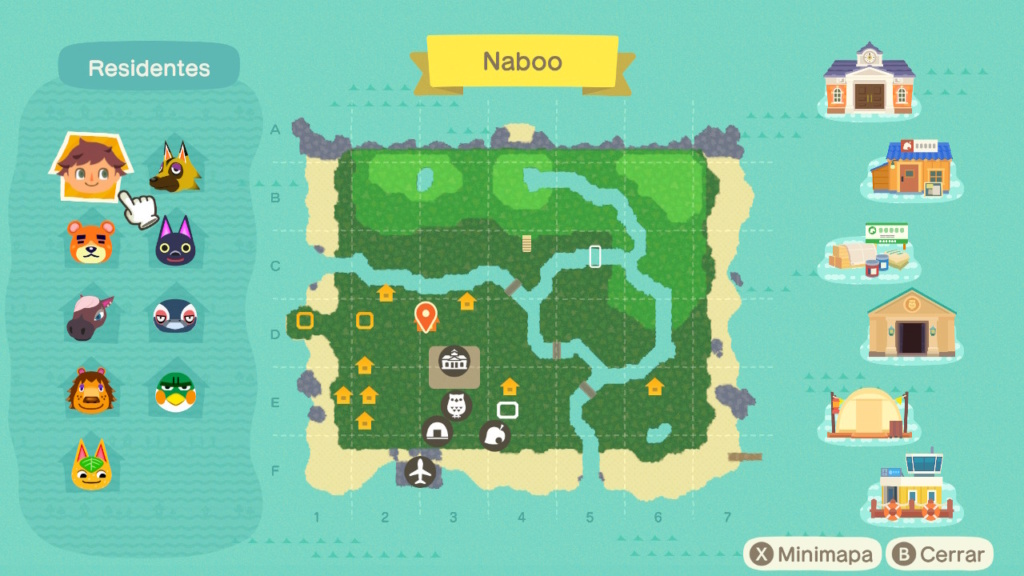
Task: Select the orange location pin on the map
Action: pos(426,318)
